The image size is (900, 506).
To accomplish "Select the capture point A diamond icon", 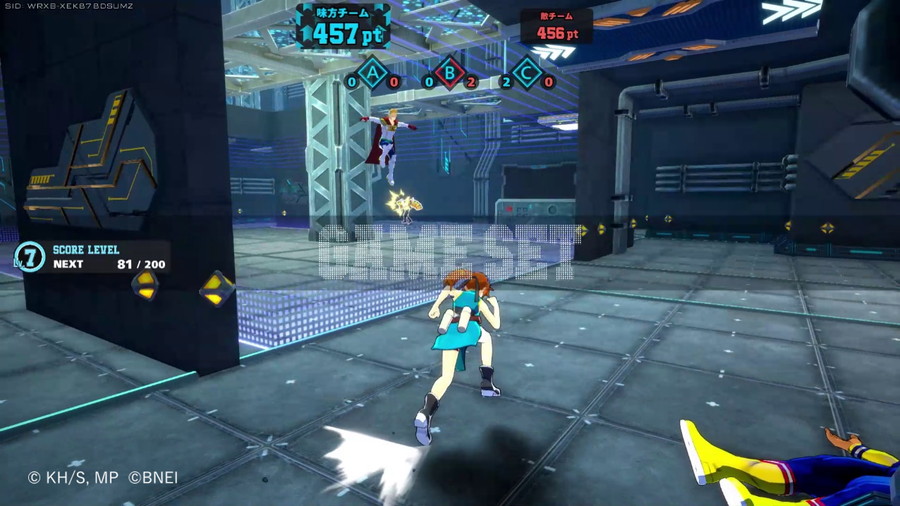I will pos(373,73).
